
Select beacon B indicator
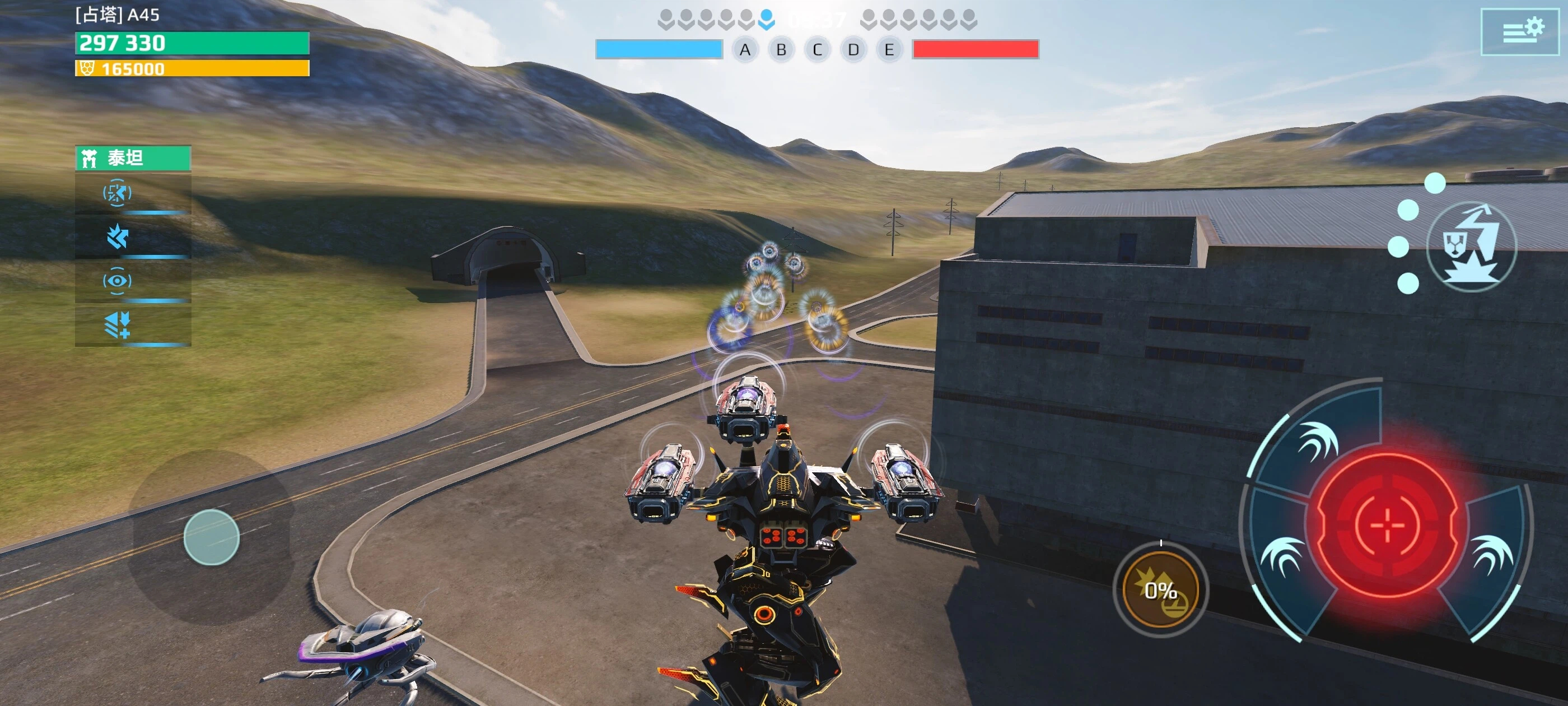point(782,50)
